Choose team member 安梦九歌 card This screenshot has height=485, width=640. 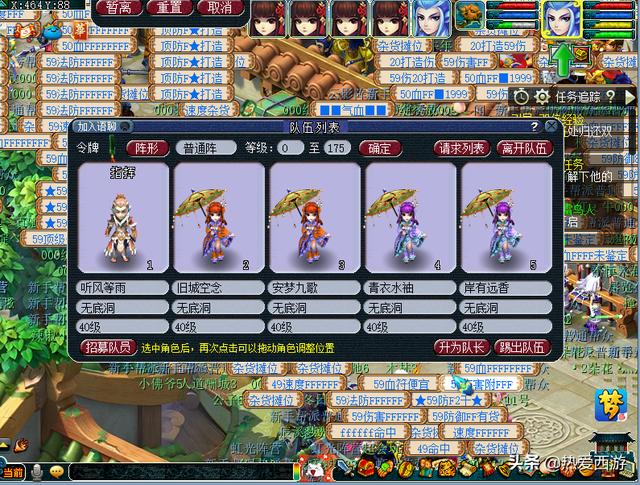click(x=313, y=217)
